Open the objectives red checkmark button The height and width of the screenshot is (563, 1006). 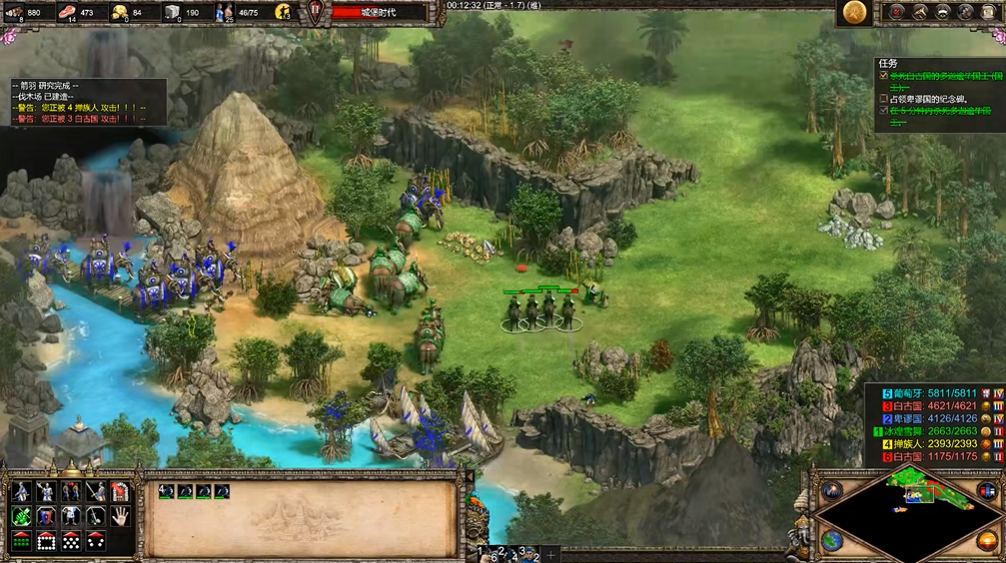(894, 12)
